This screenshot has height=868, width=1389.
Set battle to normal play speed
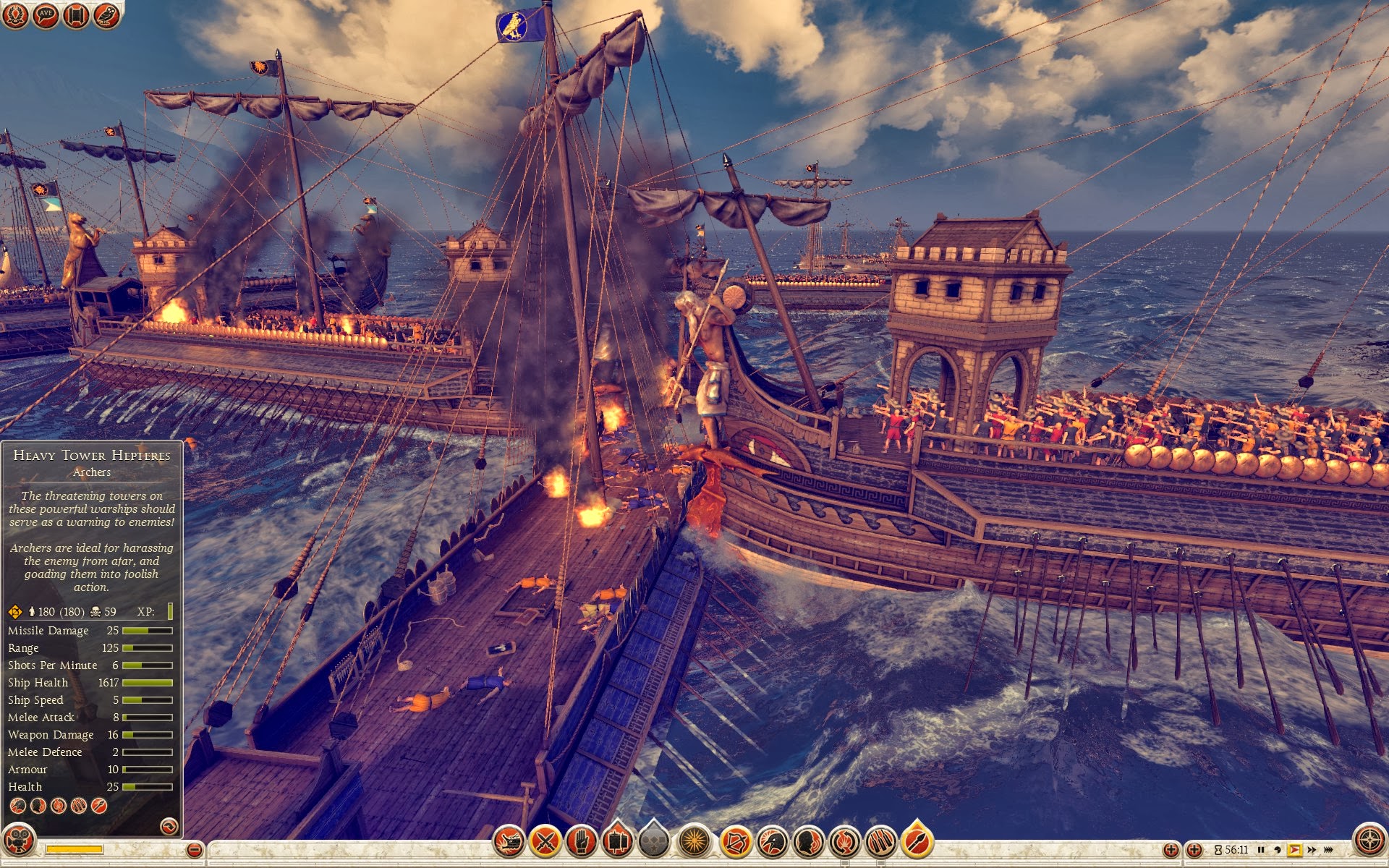coord(1294,850)
